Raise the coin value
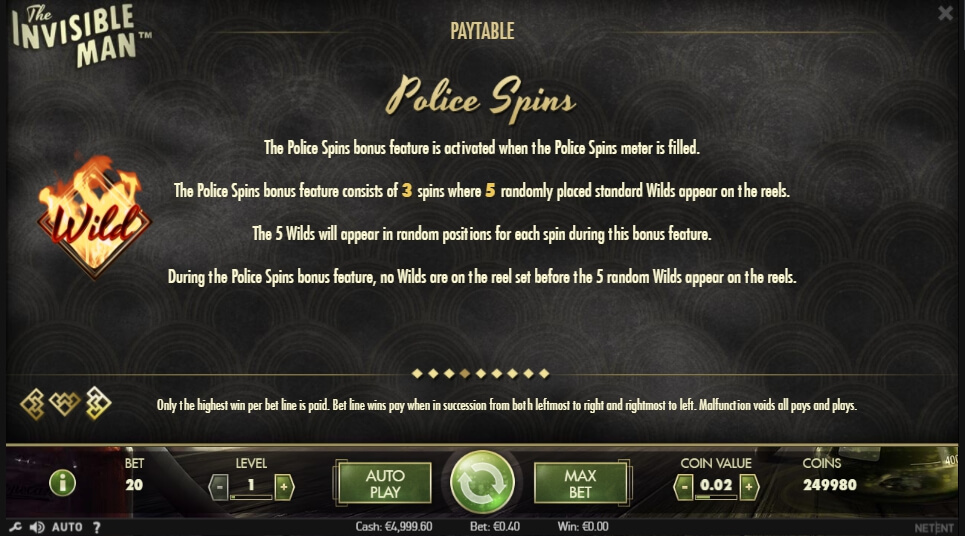Screen dimensions: 965x536 point(748,487)
